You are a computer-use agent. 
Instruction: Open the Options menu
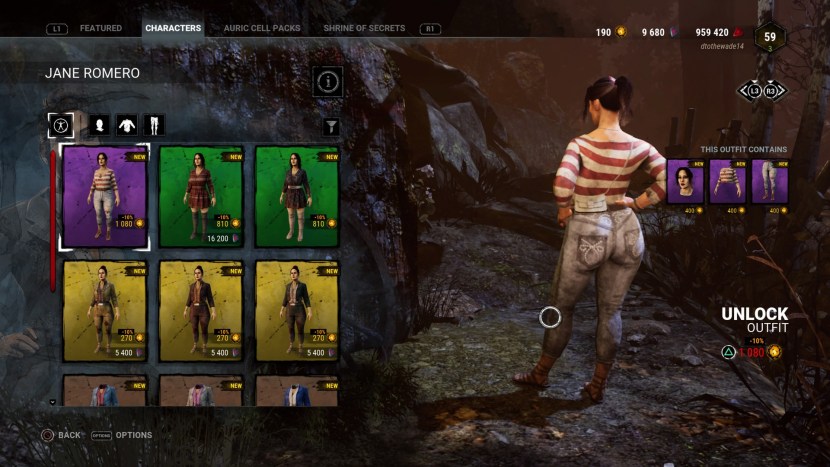point(122,435)
